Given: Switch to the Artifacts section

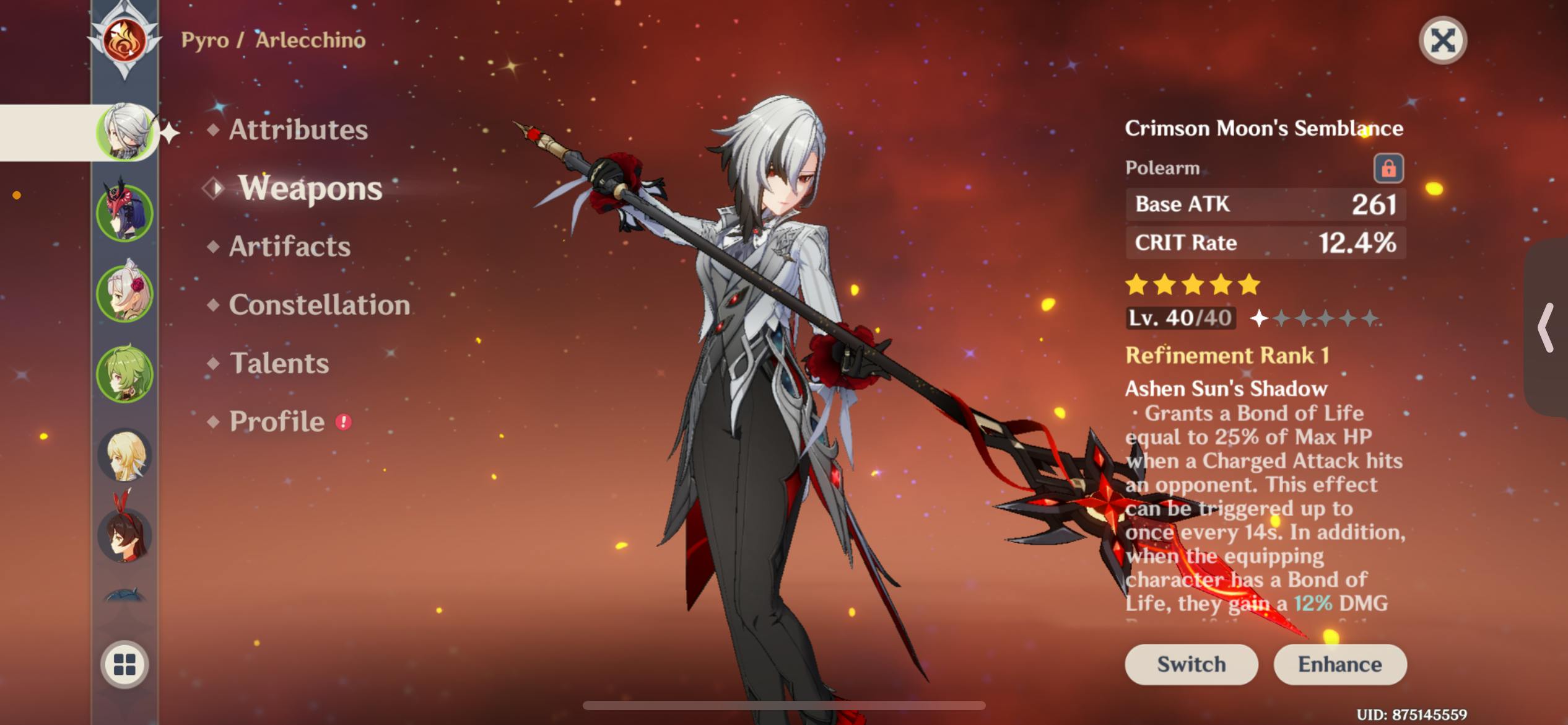Looking at the screenshot, I should pos(289,247).
